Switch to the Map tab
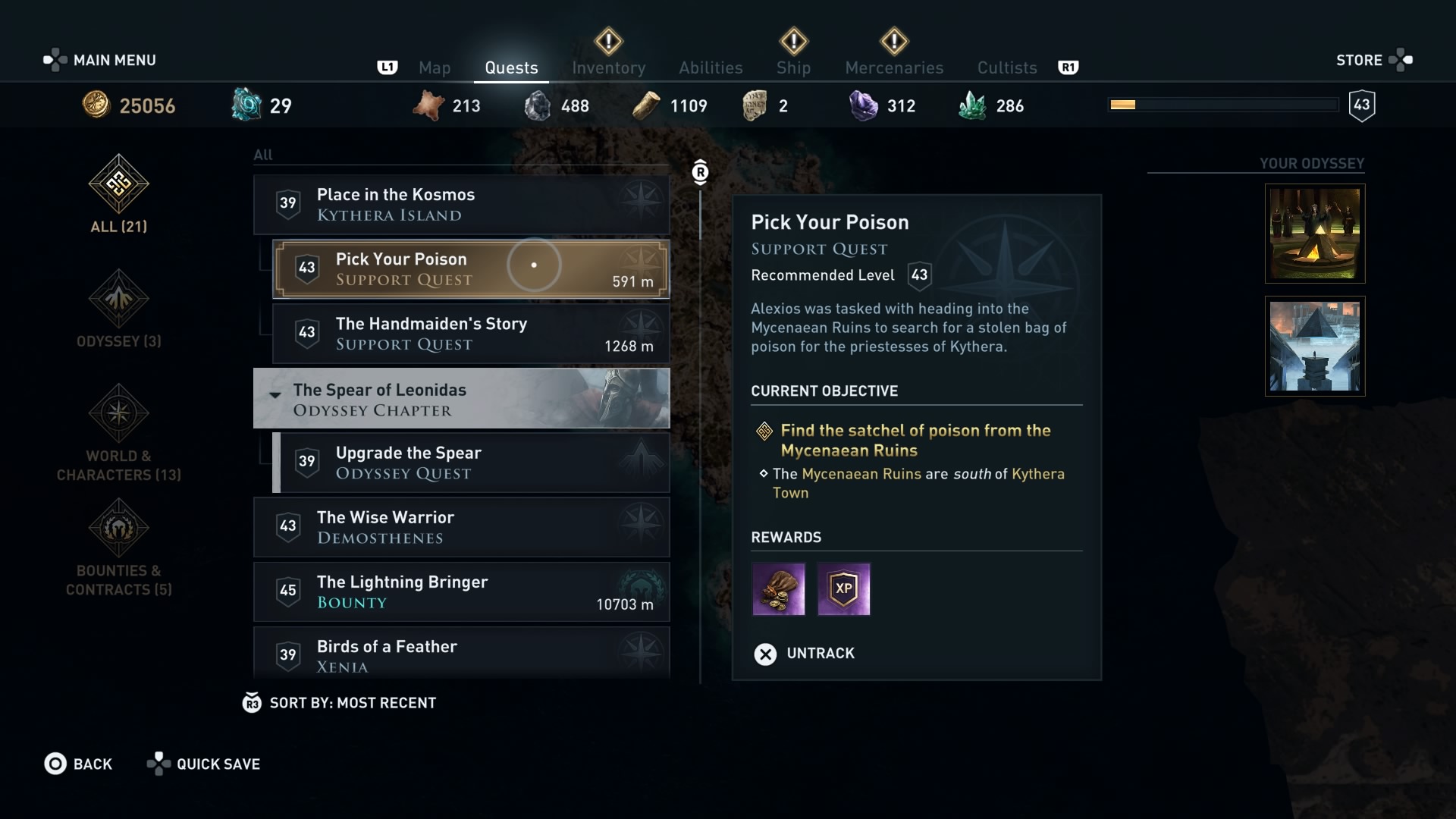 [435, 67]
